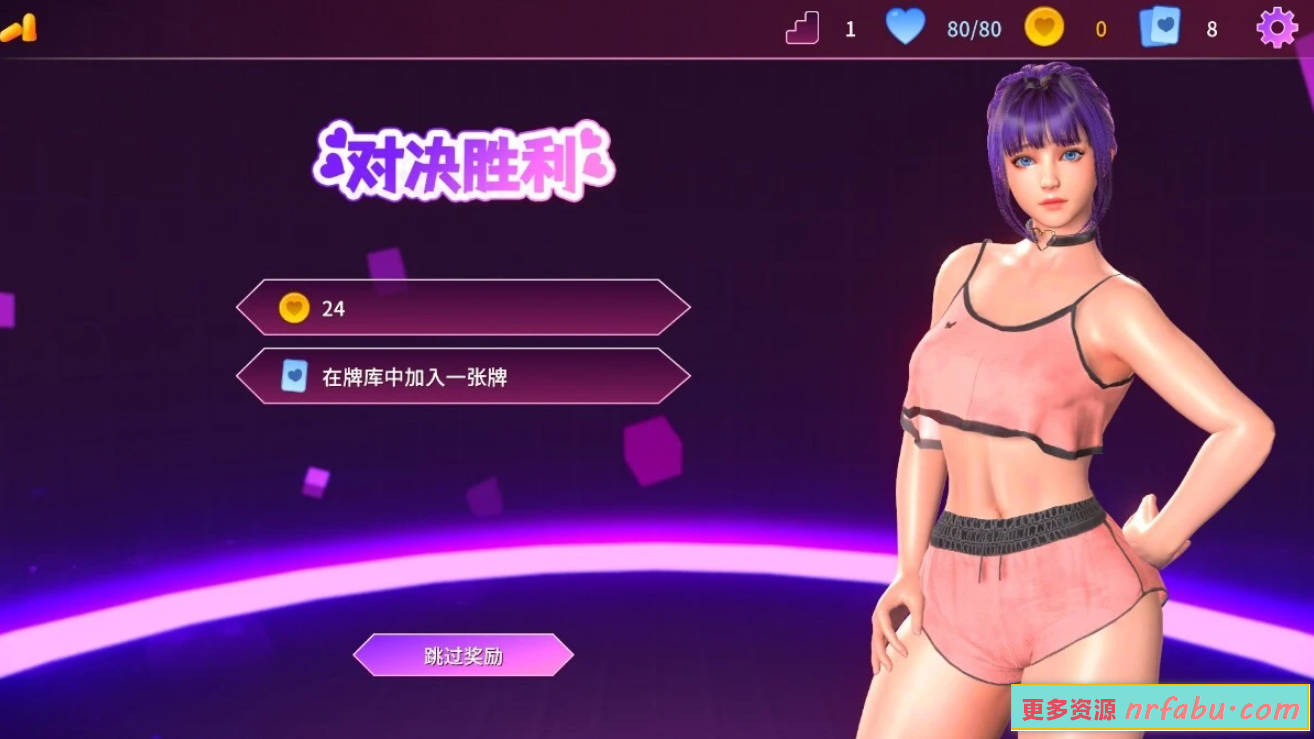Click the level number 1 in top bar
Image resolution: width=1314 pixels, height=739 pixels.
pos(851,28)
